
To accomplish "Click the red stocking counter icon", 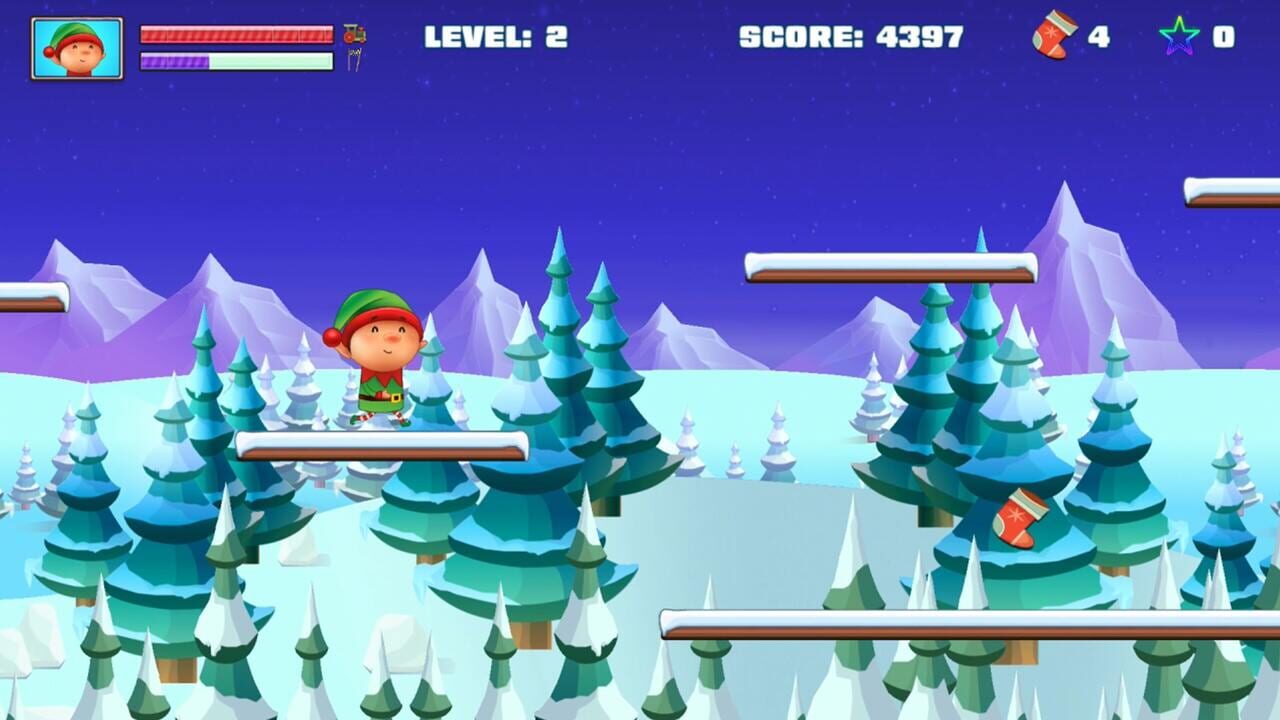I will pos(1054,38).
